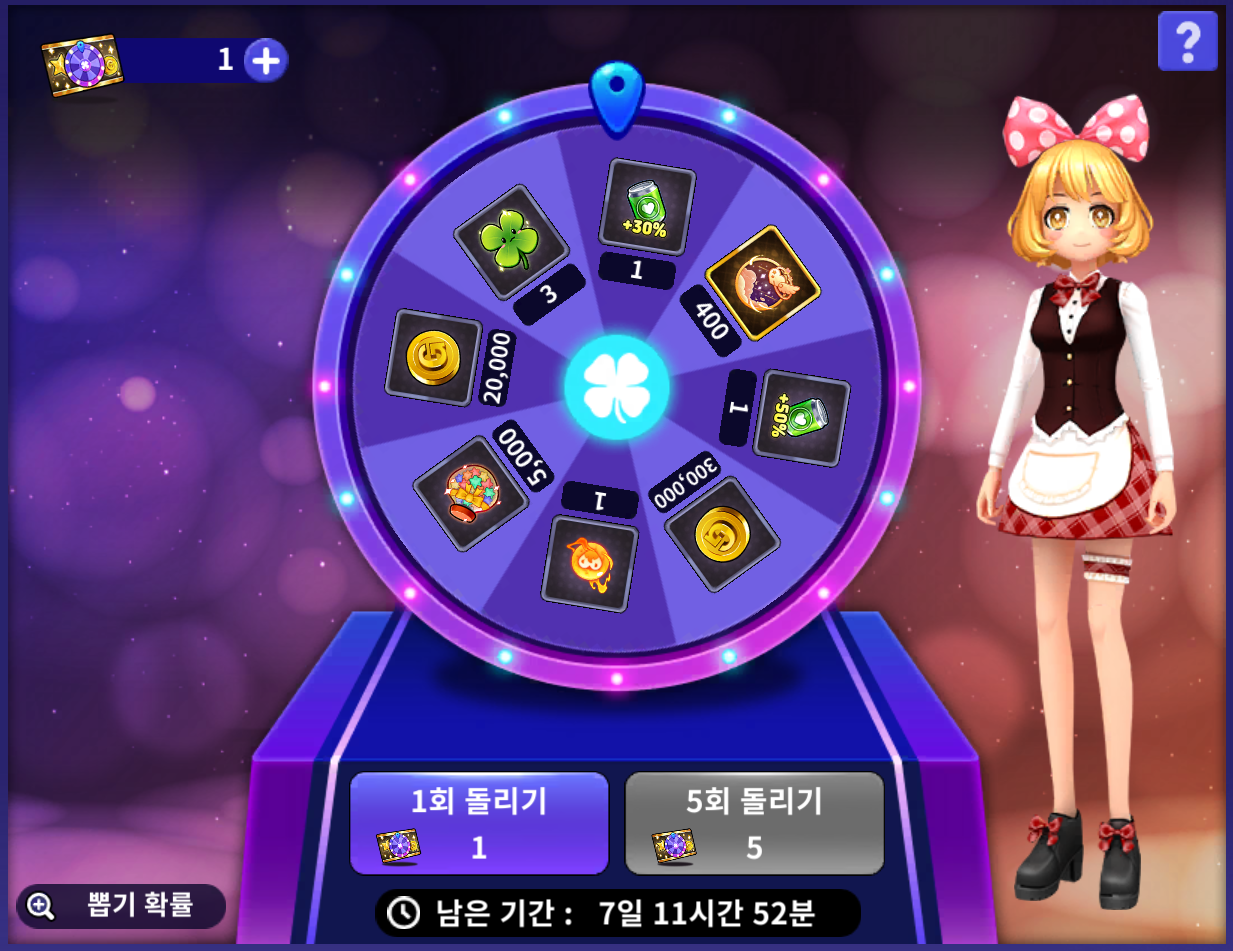1233x951 pixels.
Task: Select the gold-framed moon costume prize
Action: [x=763, y=283]
